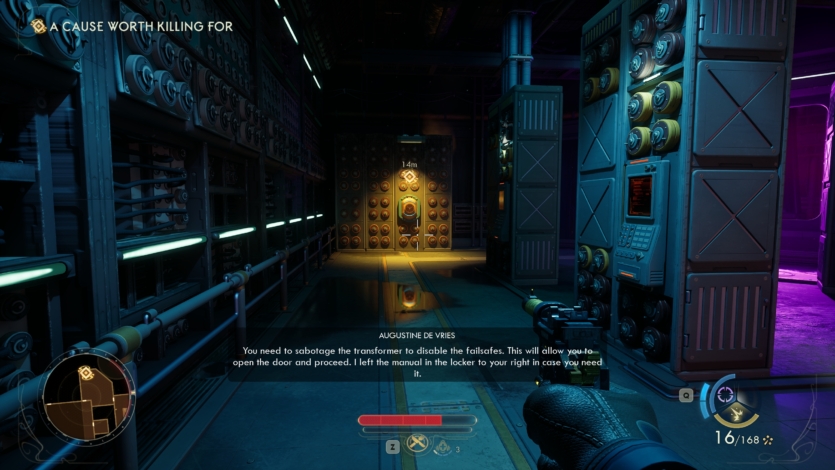This screenshot has width=835, height=470.
Task: Click the quest marker on the minimap
Action: [86, 373]
